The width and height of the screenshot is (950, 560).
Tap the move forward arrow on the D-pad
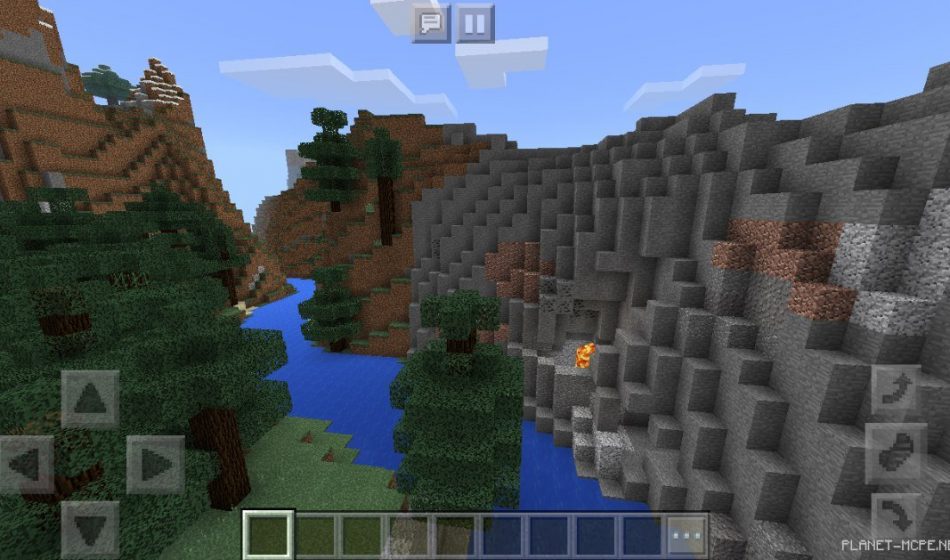tap(90, 399)
